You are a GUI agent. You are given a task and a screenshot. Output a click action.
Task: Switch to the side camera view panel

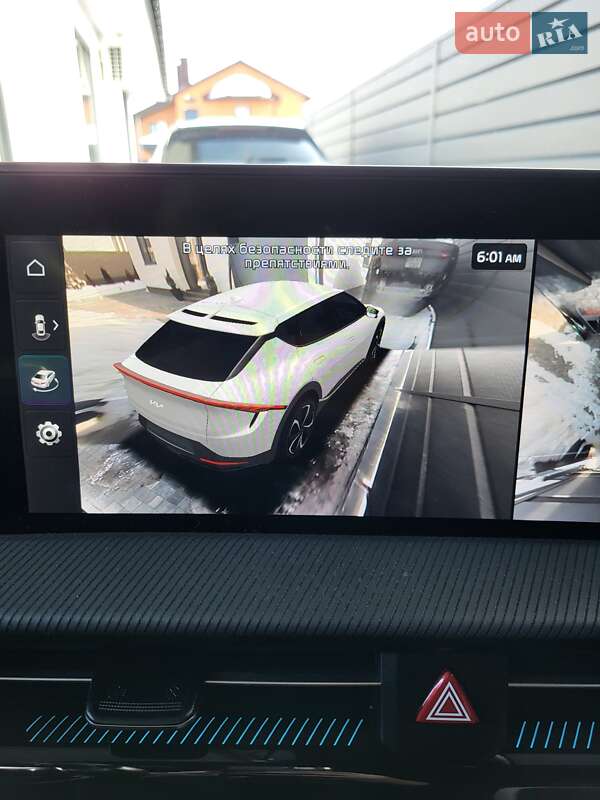coord(557,380)
